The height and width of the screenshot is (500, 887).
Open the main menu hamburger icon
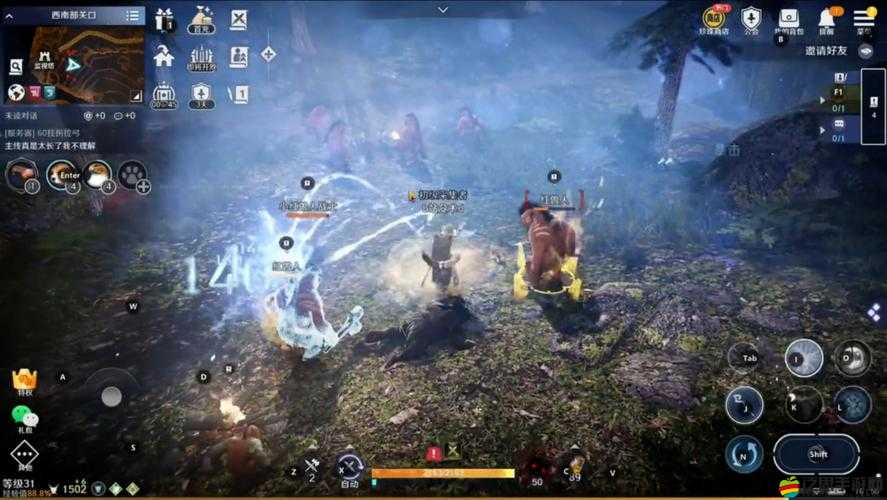(x=863, y=18)
